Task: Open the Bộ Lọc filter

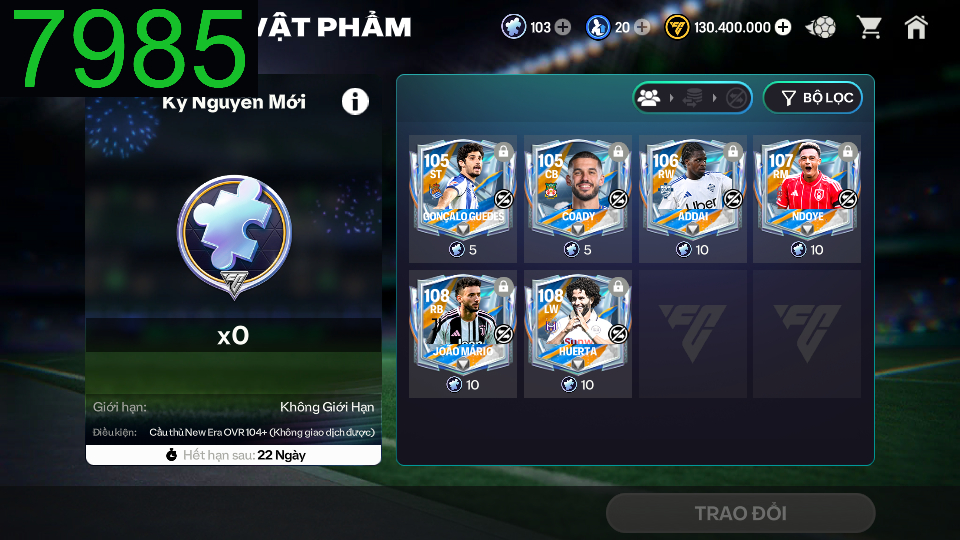Action: tap(812, 97)
